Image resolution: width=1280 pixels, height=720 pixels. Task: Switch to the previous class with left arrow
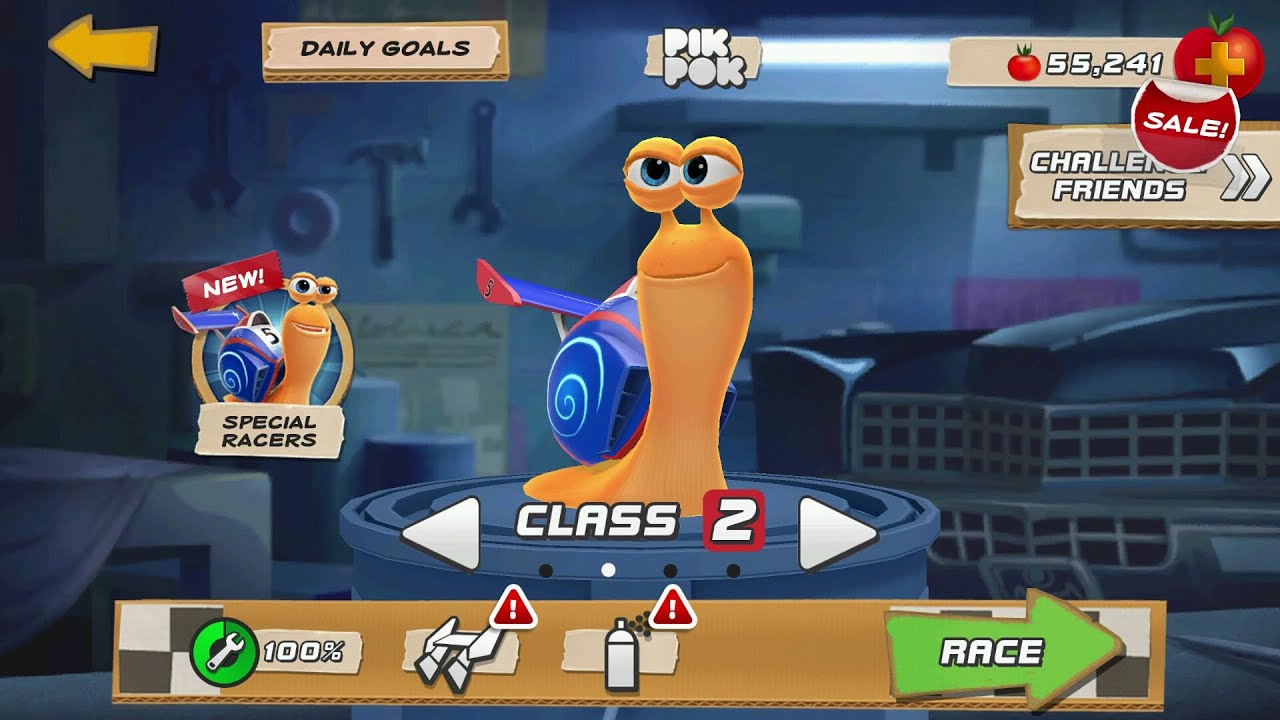tap(442, 533)
